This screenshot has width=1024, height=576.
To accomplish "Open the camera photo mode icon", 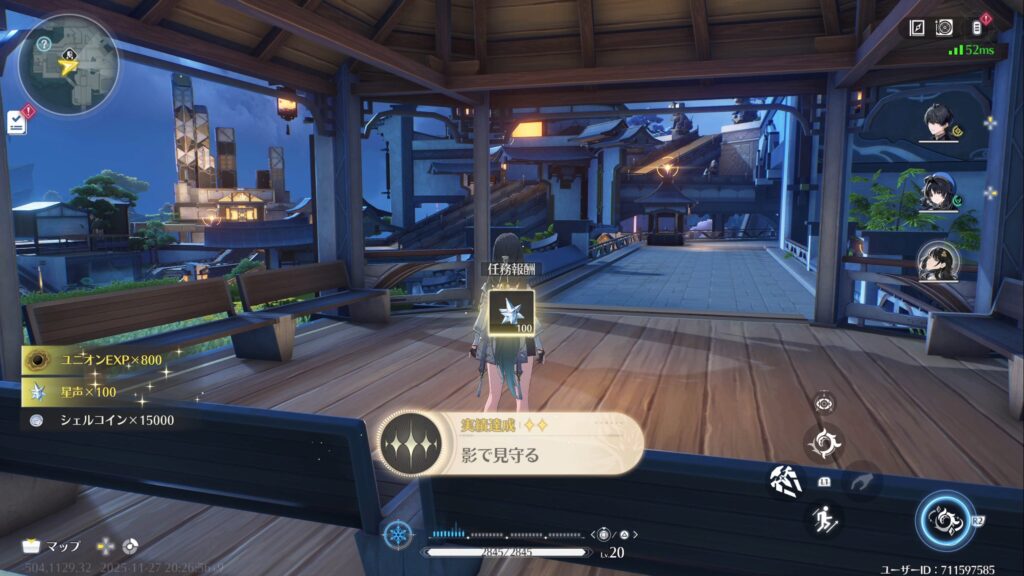I will click(944, 28).
